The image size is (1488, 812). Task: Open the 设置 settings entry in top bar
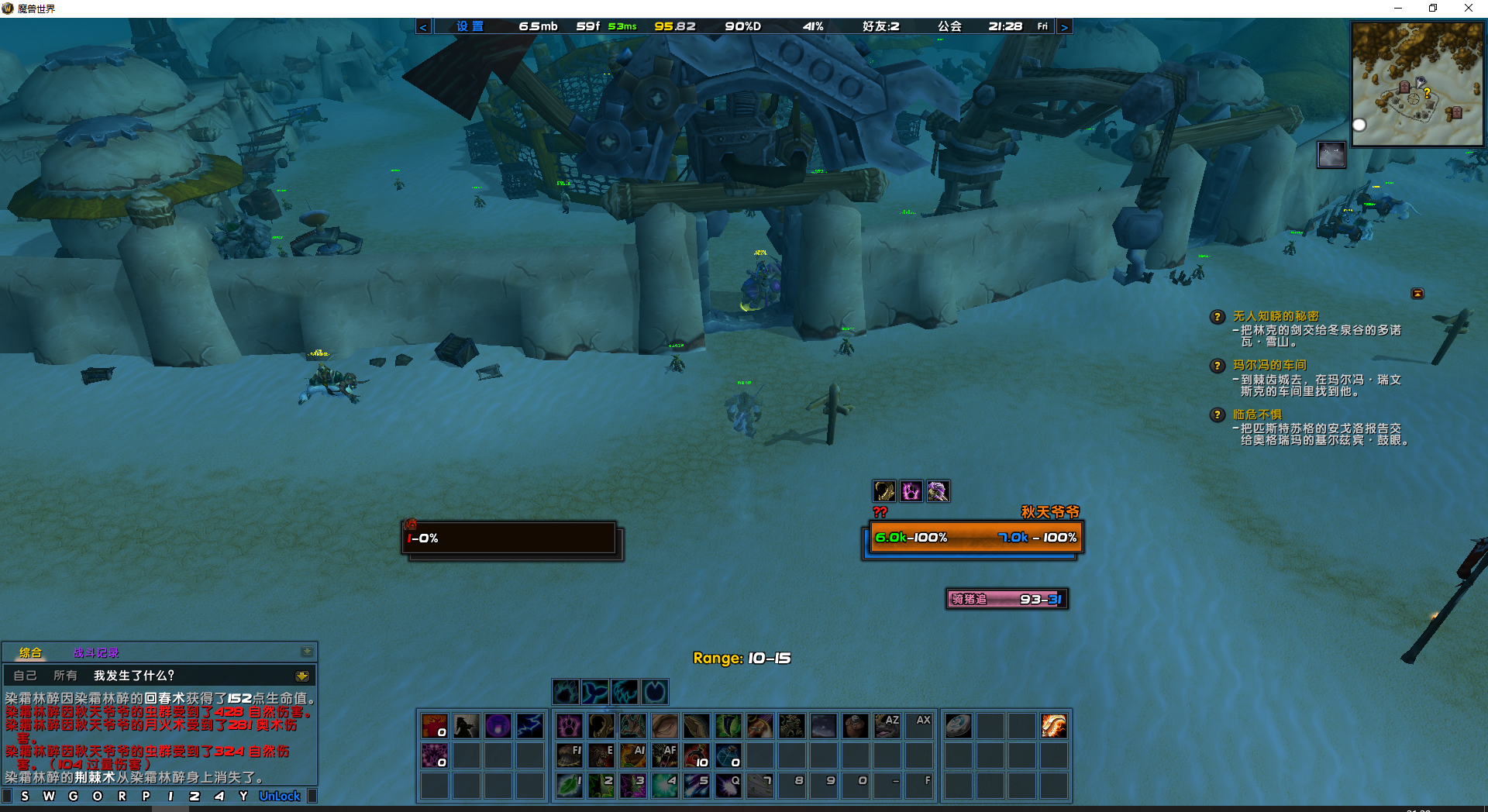(470, 26)
